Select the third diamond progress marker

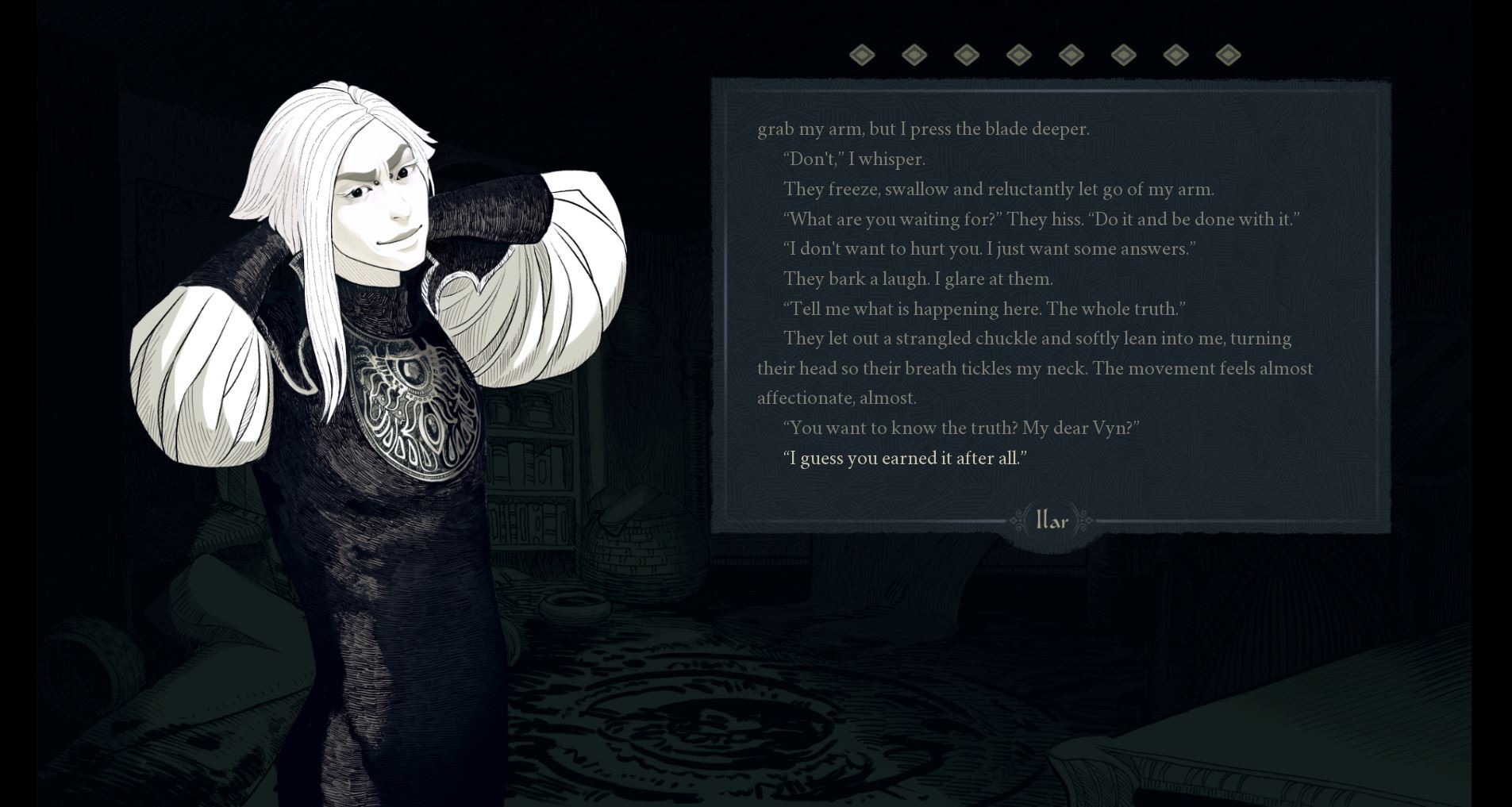pyautogui.click(x=966, y=54)
